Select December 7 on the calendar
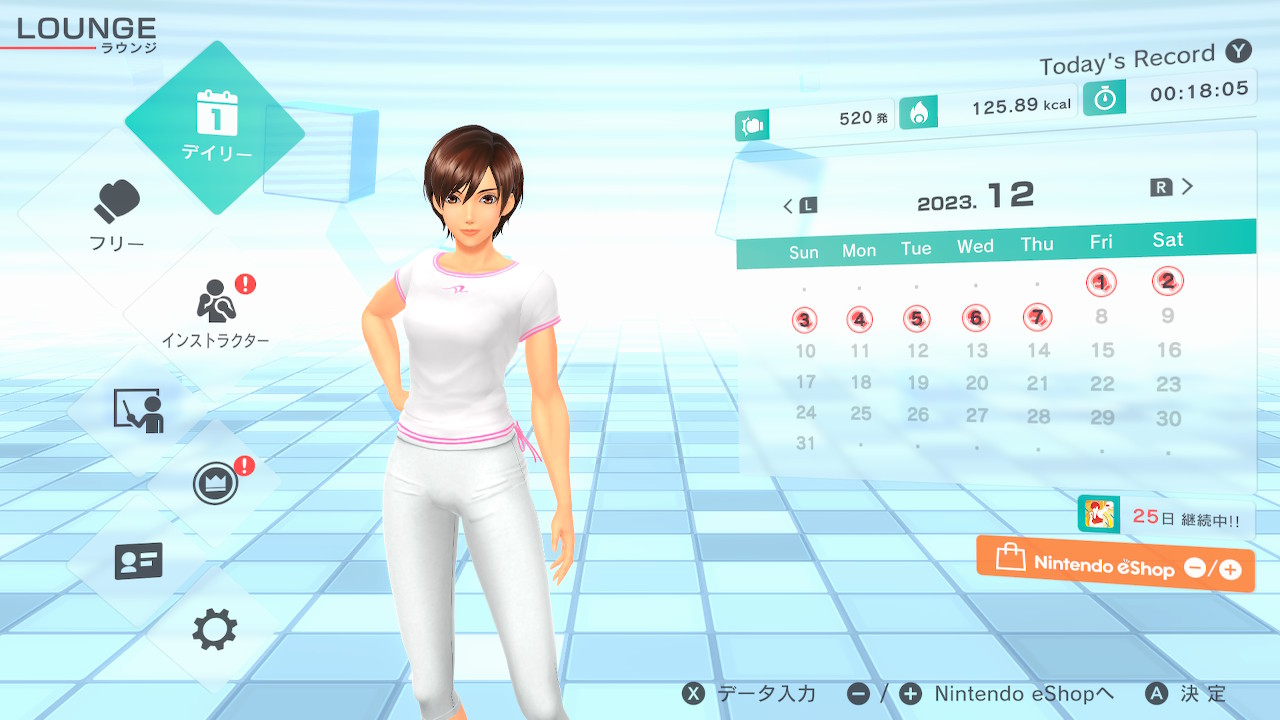 pyautogui.click(x=1038, y=318)
